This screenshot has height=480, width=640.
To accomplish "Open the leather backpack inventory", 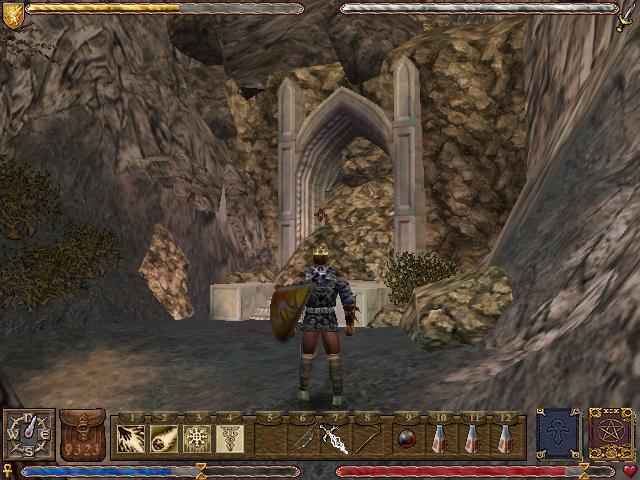I will click(x=82, y=433).
